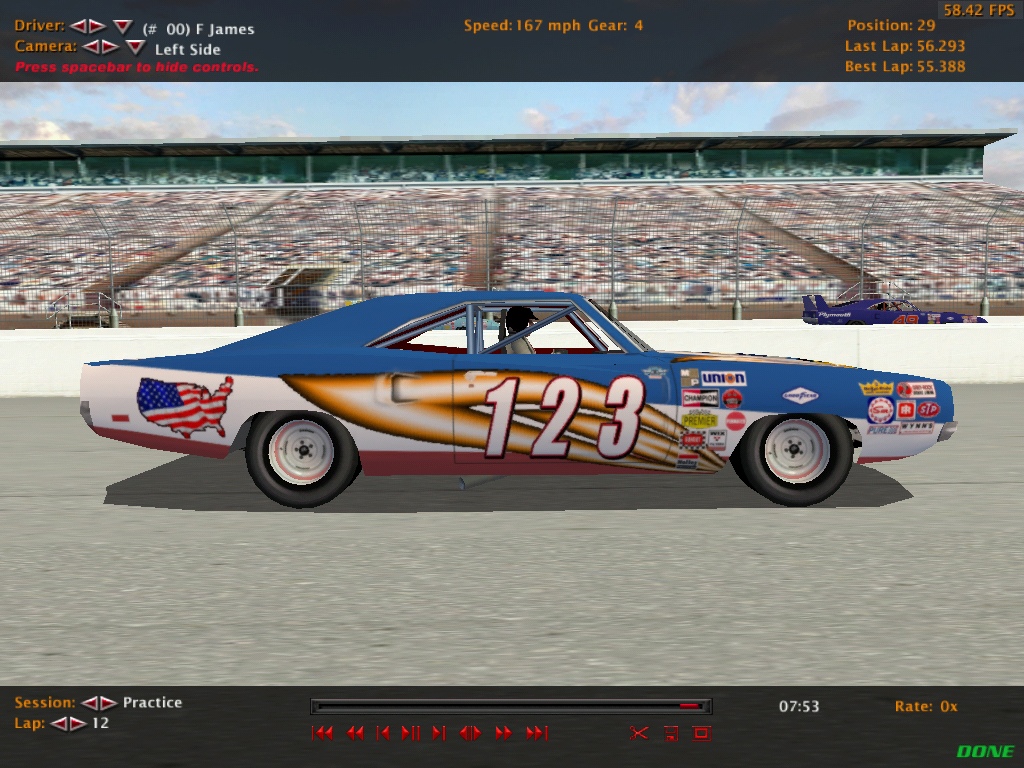Skip to the end of the replay
This screenshot has width=1024, height=768.
(537, 733)
